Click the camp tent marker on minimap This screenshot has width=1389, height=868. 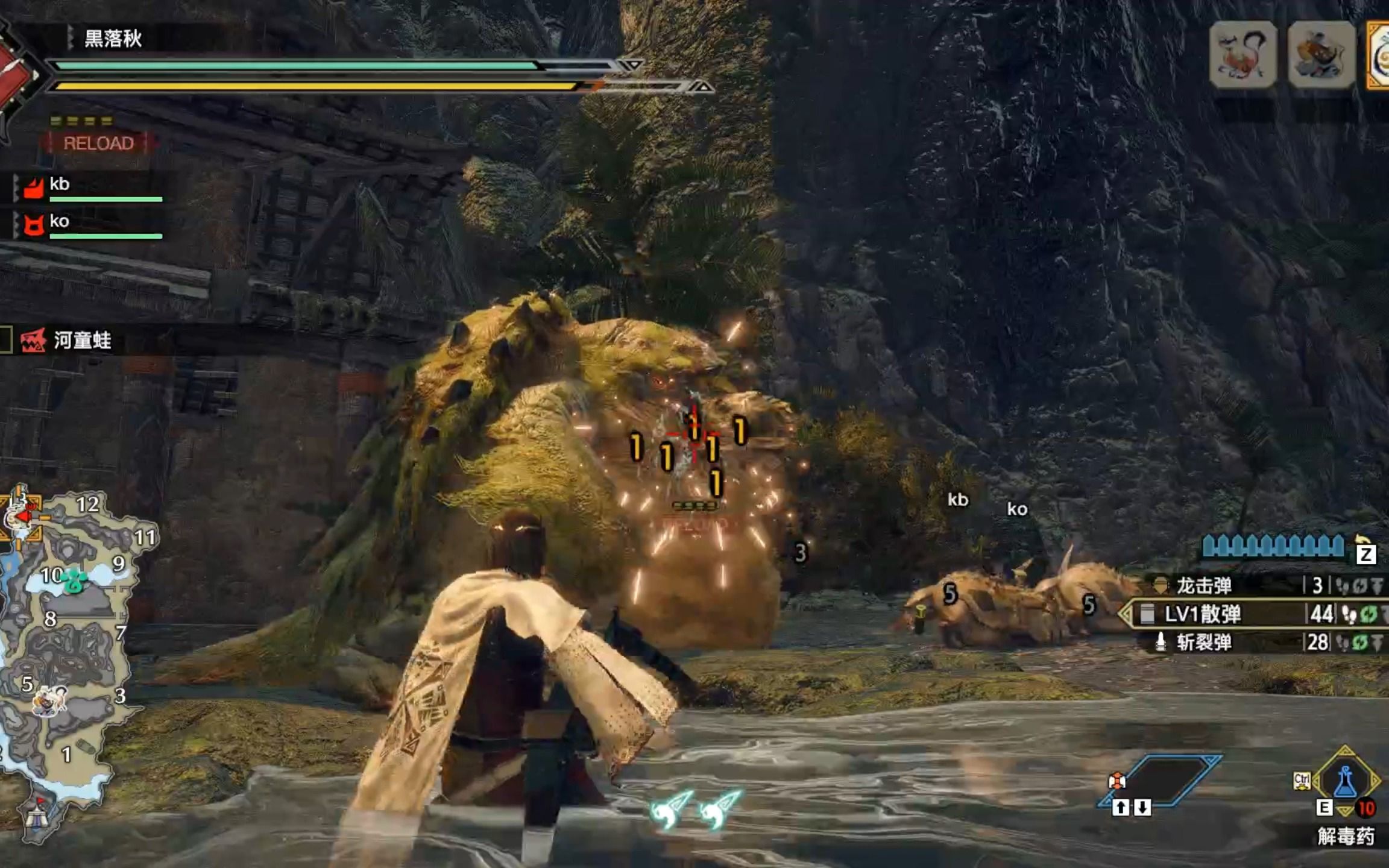(x=36, y=817)
